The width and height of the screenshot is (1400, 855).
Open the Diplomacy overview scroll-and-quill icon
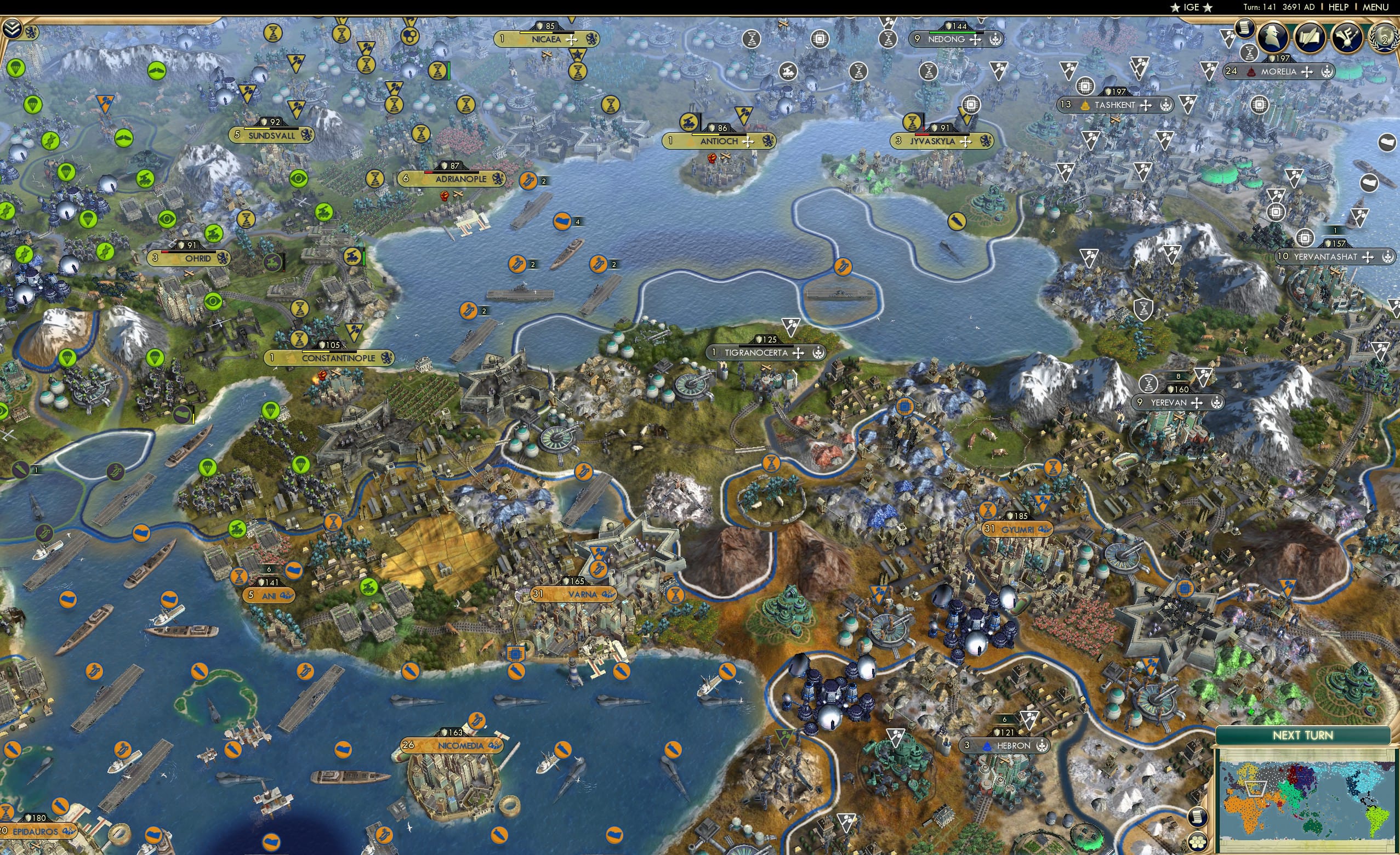click(1310, 35)
